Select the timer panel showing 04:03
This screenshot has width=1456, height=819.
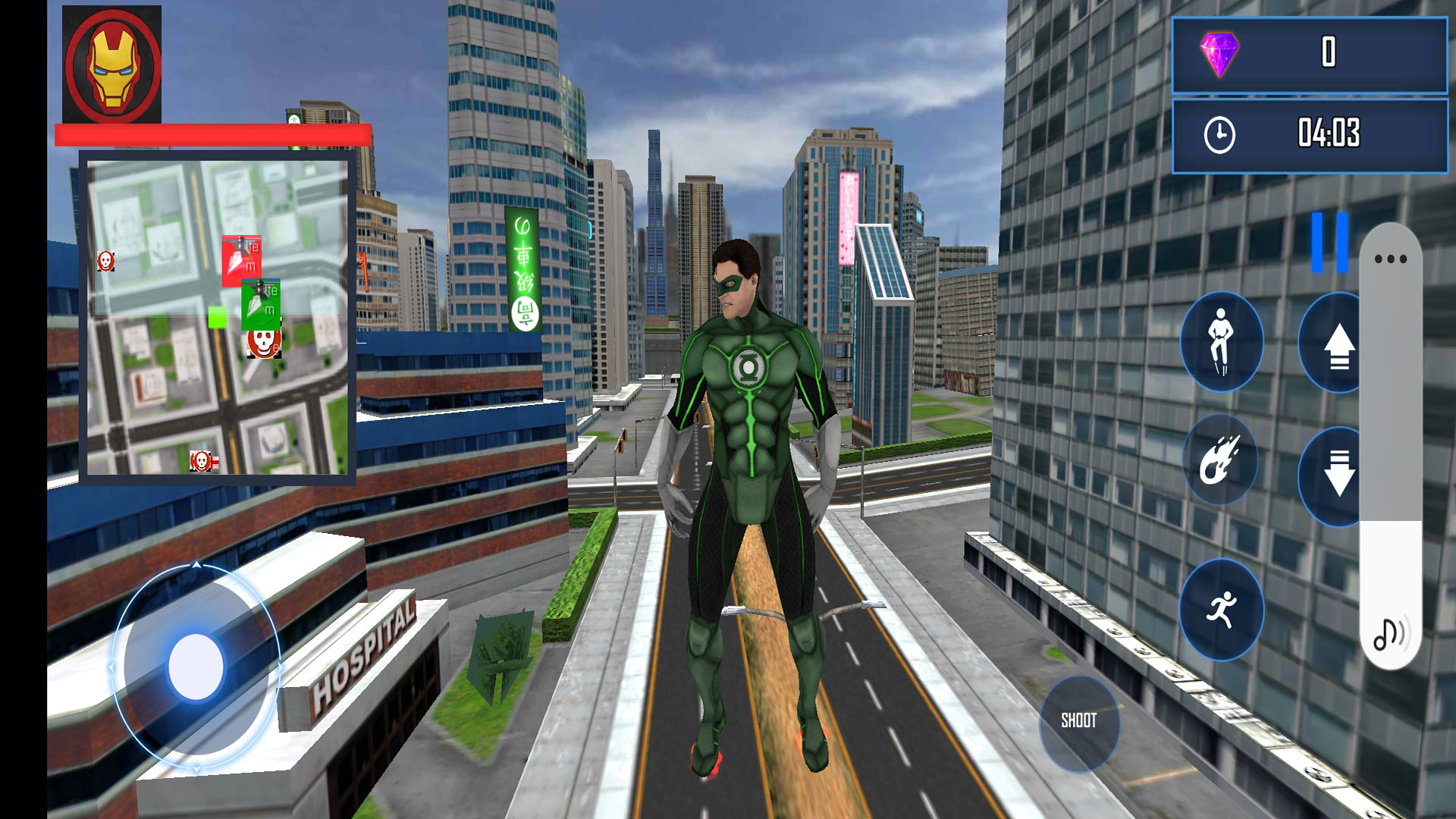[x=1308, y=133]
